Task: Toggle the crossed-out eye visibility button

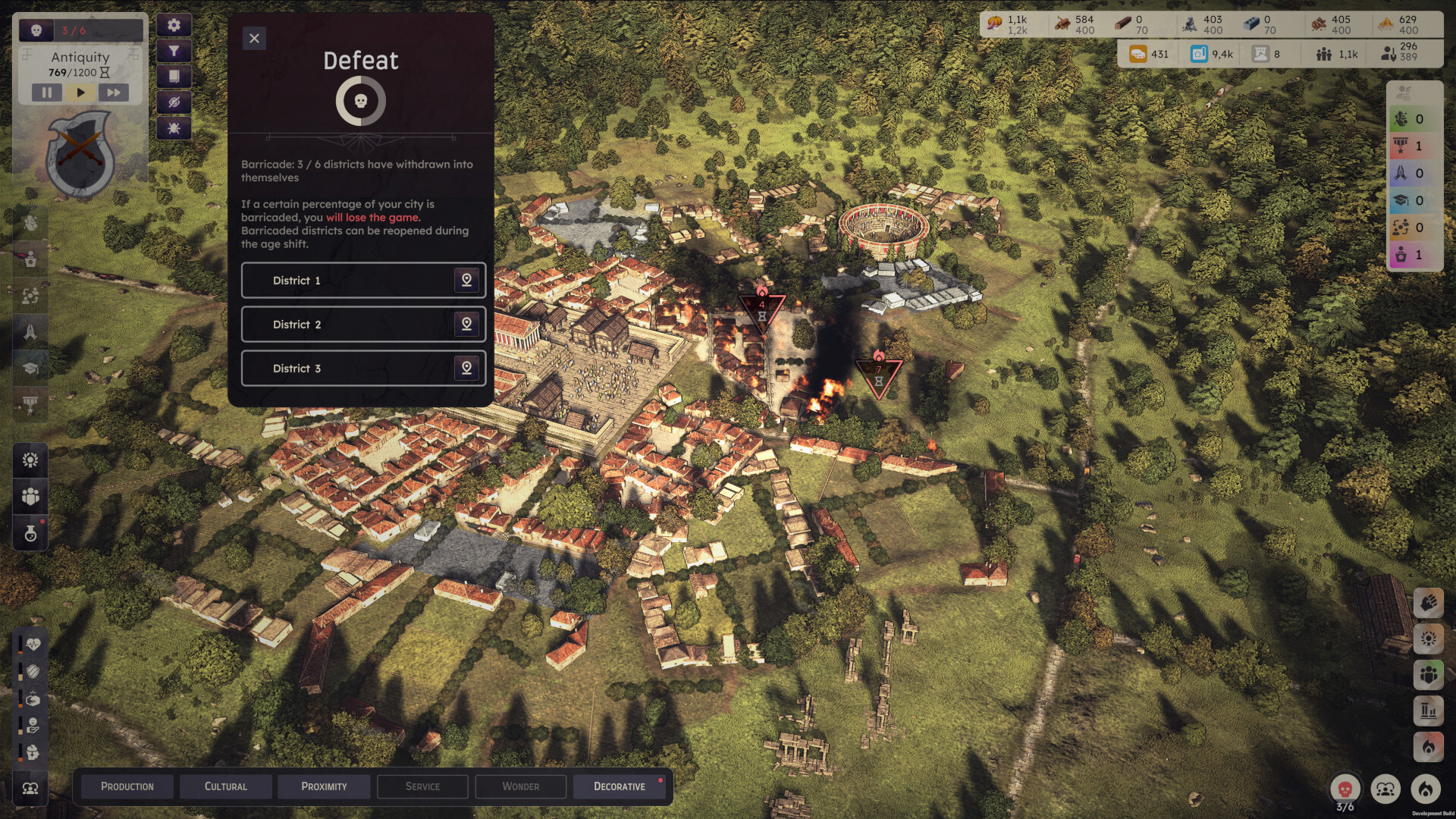Action: (174, 102)
